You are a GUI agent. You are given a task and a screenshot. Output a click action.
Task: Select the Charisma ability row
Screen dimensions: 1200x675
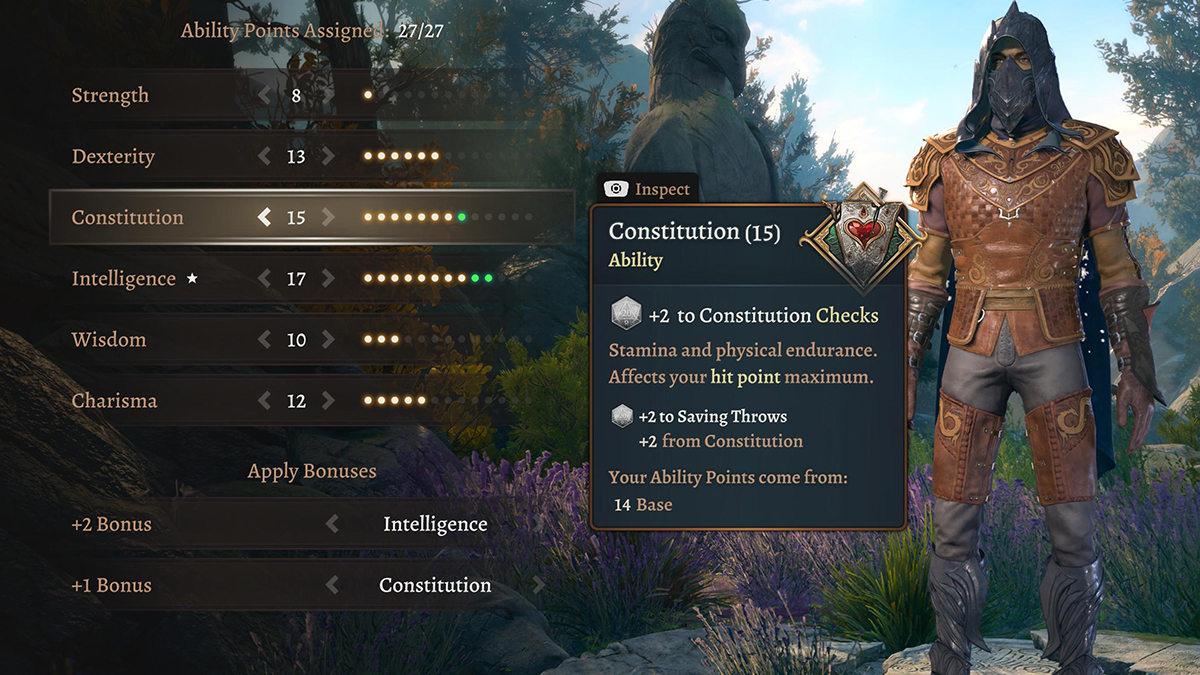pyautogui.click(x=114, y=401)
